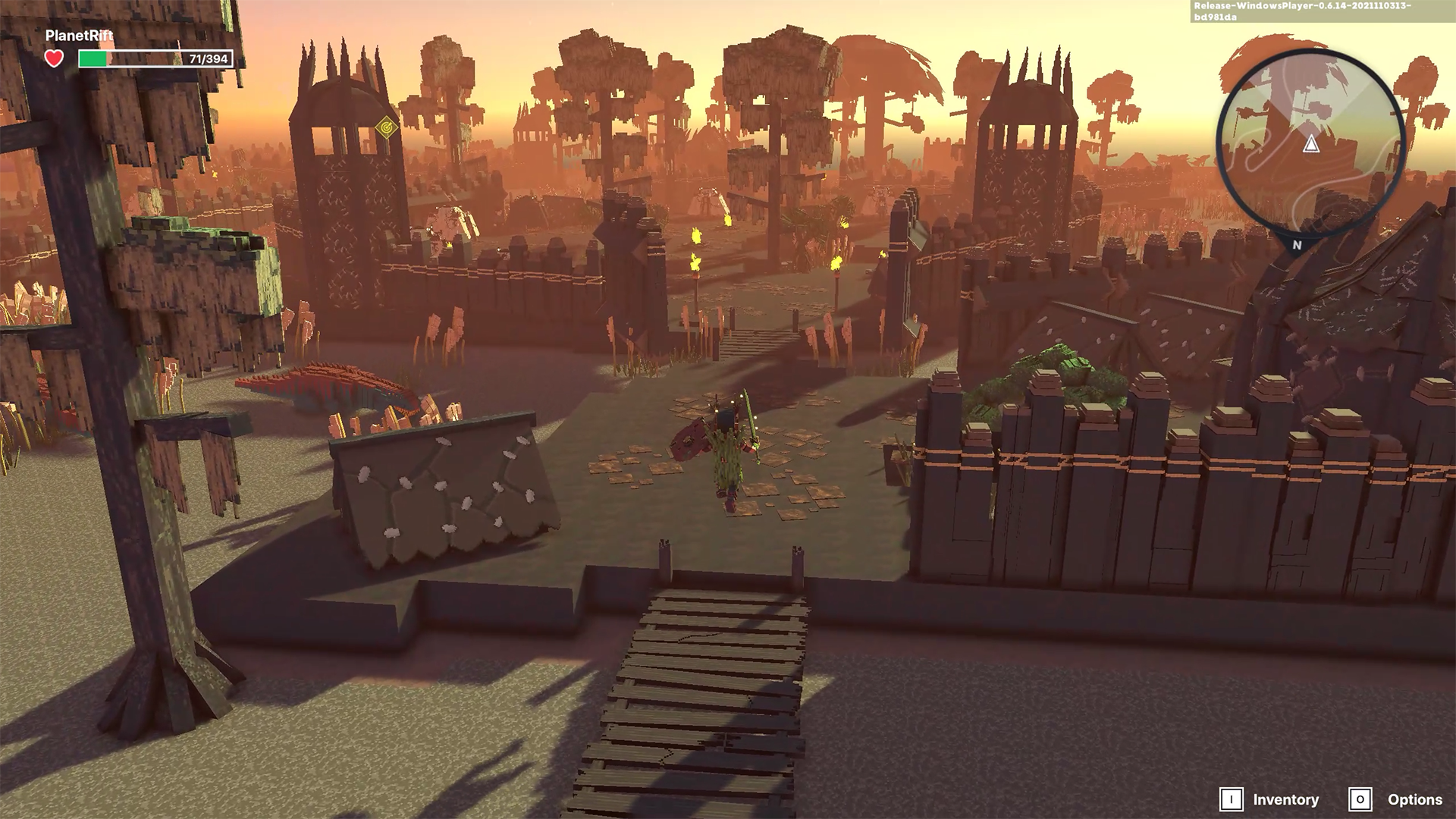The image size is (1456, 819).
Task: Open the Inventory from the bottom bar
Action: pos(1270,799)
